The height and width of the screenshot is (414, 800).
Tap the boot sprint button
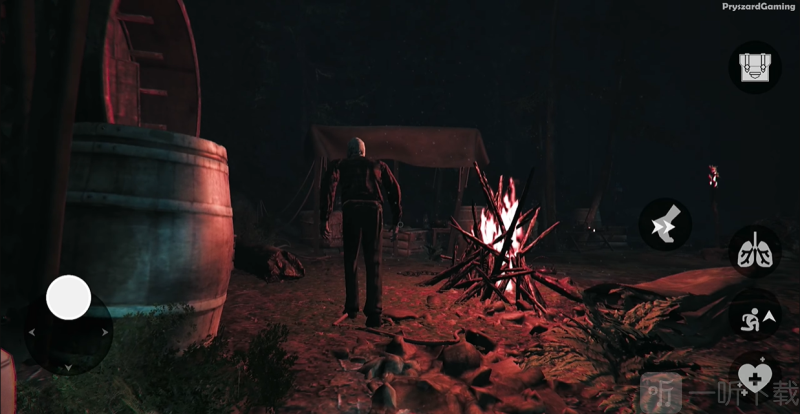pos(664,223)
